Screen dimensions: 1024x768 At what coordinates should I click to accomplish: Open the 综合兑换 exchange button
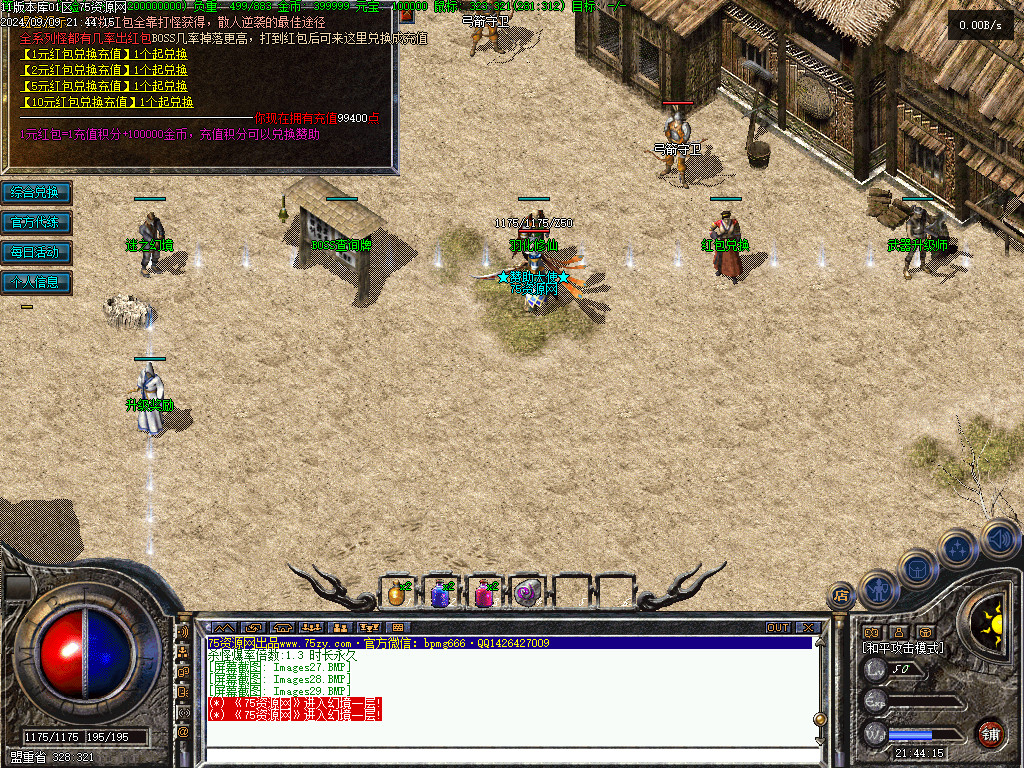click(36, 192)
